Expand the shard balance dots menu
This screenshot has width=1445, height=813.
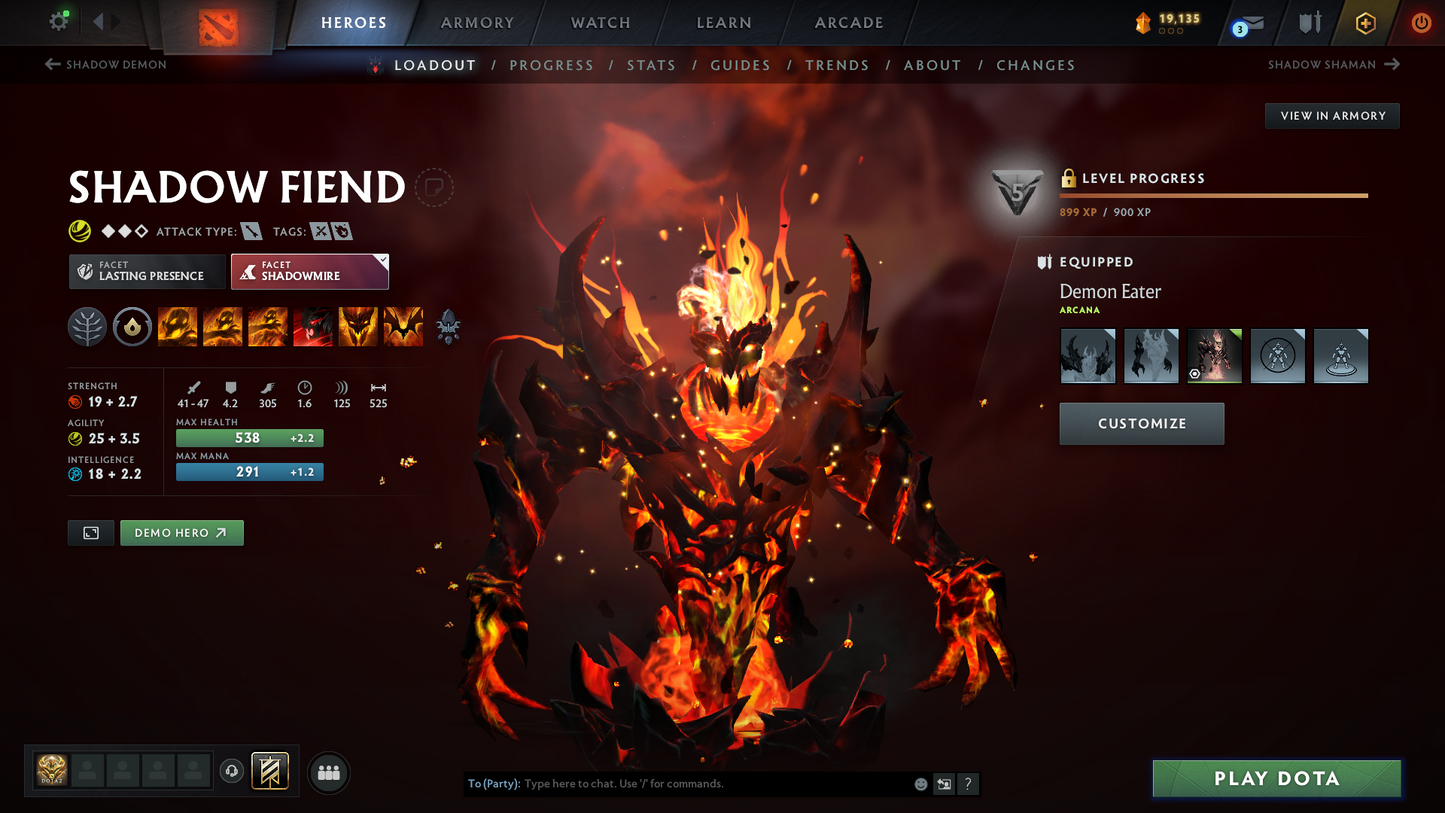(1168, 31)
